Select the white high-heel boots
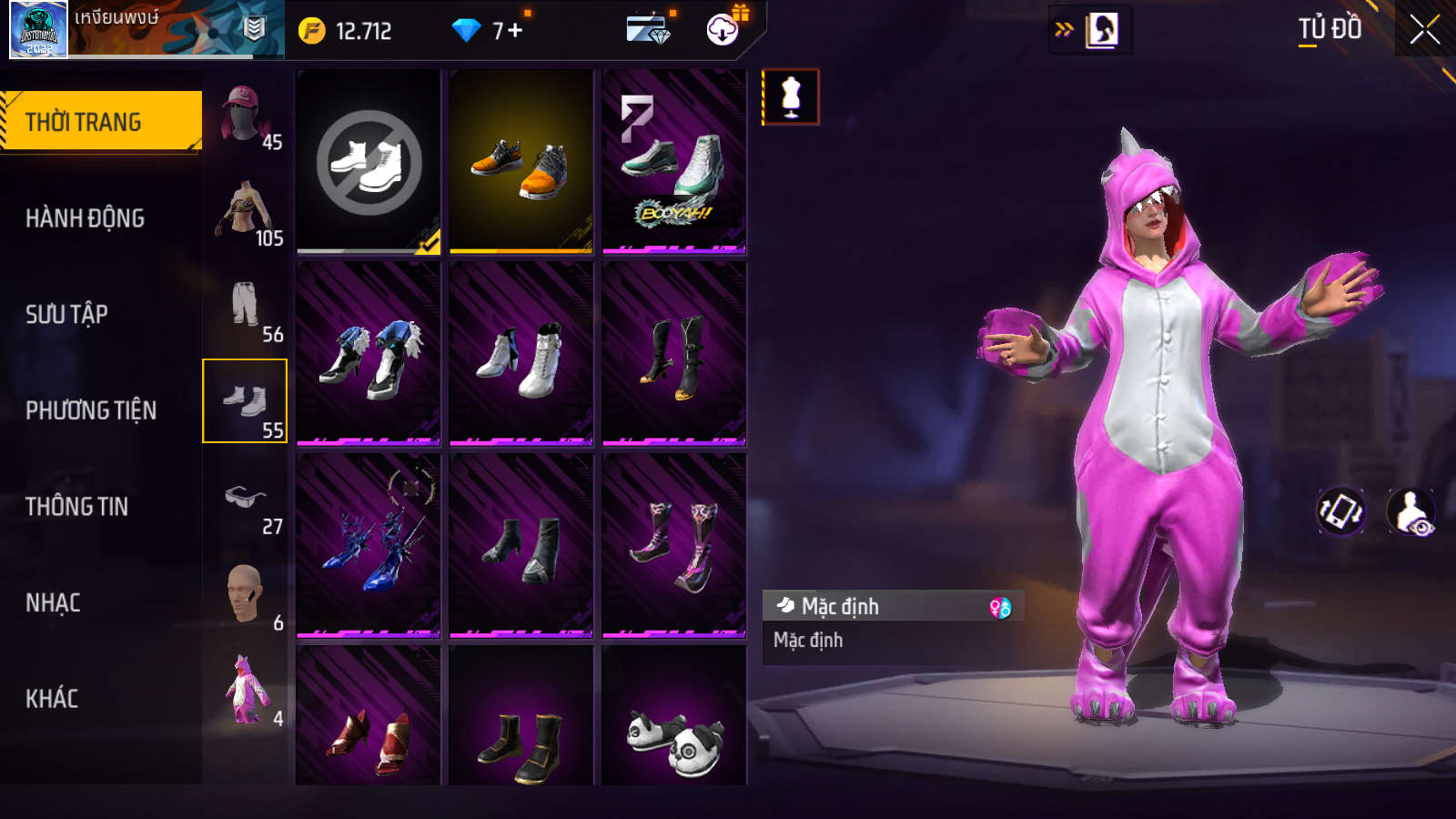 click(x=521, y=355)
